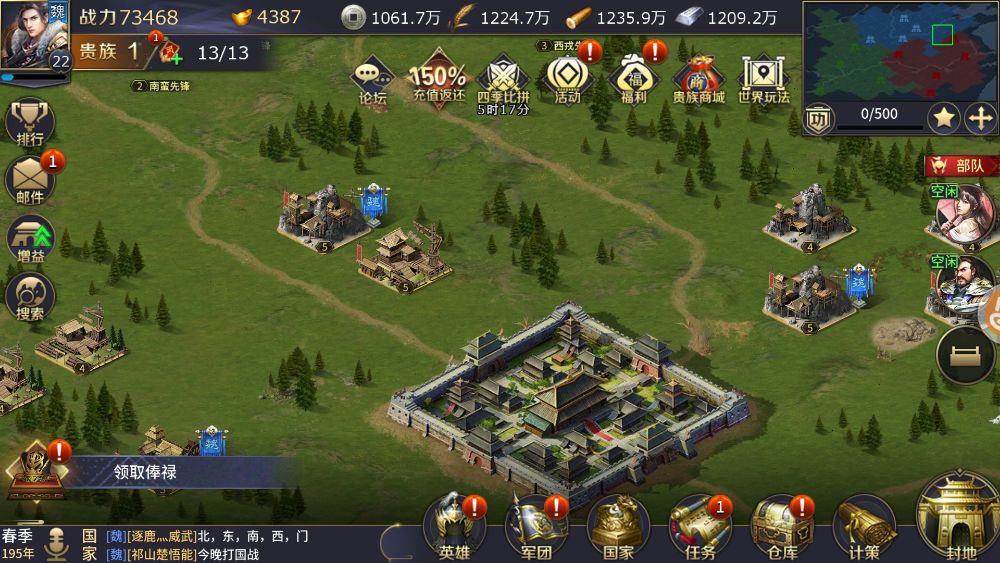The width and height of the screenshot is (1000, 563).
Task: Open the 福利 welfare rewards
Action: (x=633, y=79)
